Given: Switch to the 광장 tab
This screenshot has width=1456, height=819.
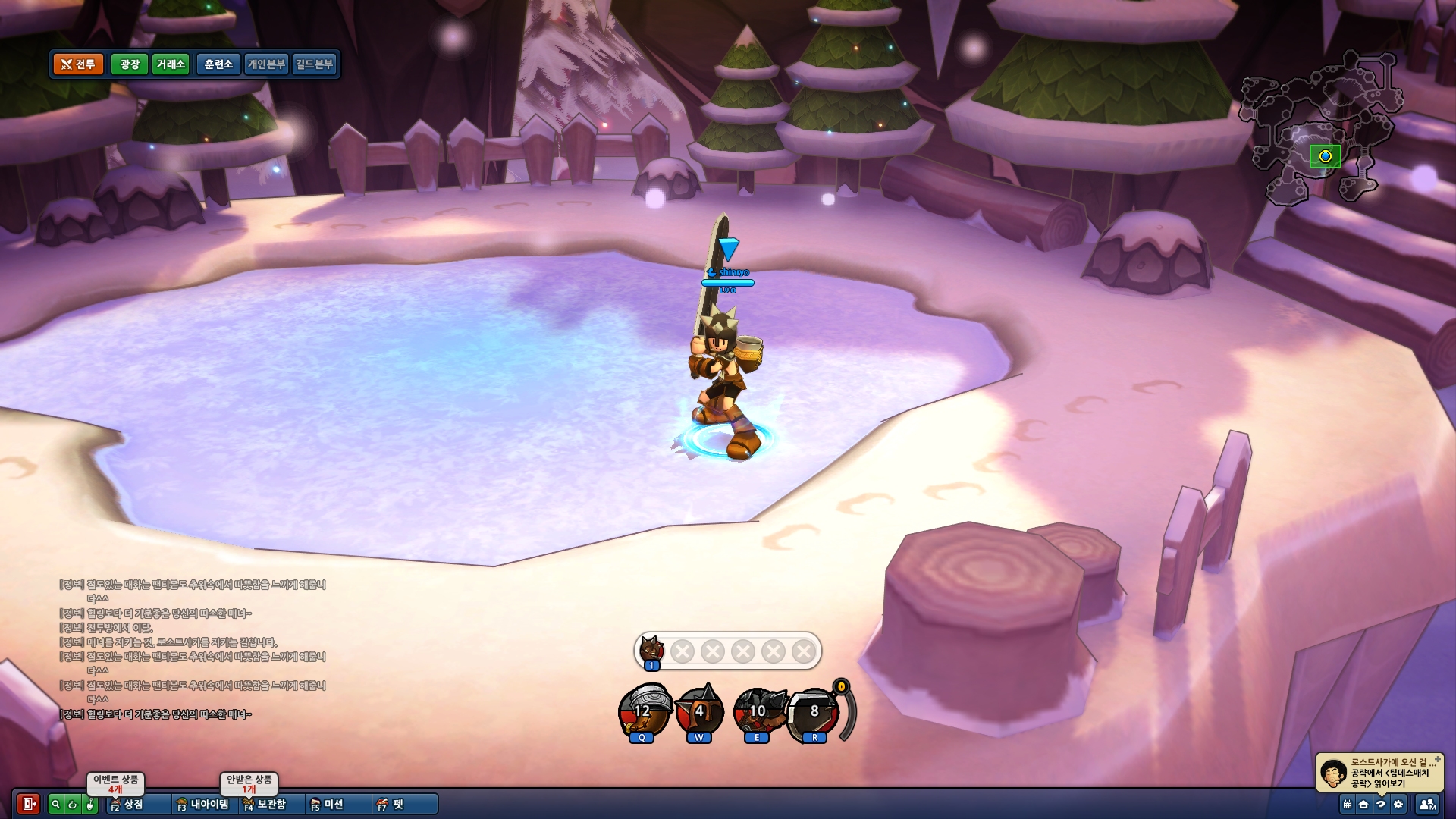Looking at the screenshot, I should click(x=129, y=65).
